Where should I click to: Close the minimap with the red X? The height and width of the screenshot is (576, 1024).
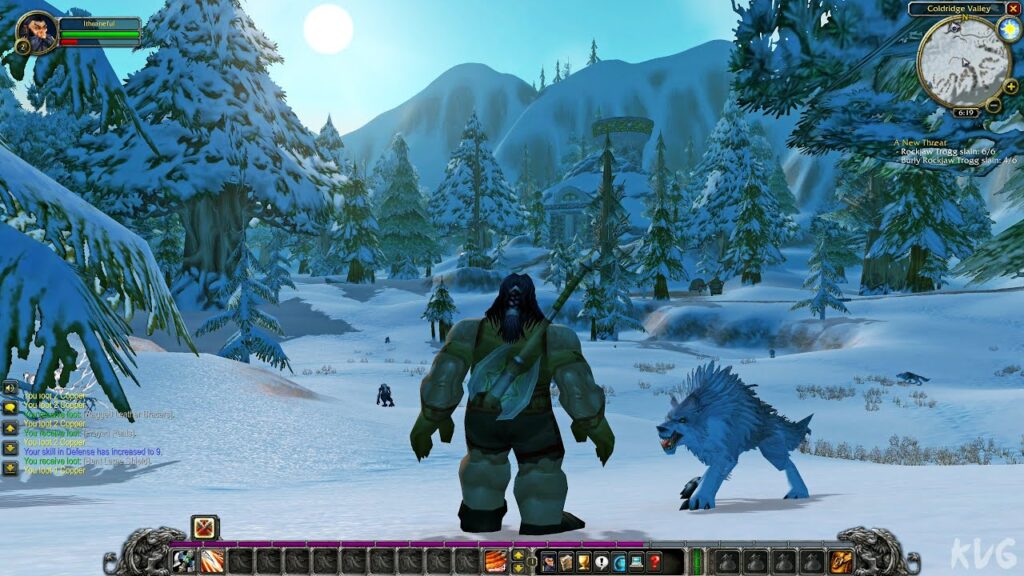point(1013,9)
